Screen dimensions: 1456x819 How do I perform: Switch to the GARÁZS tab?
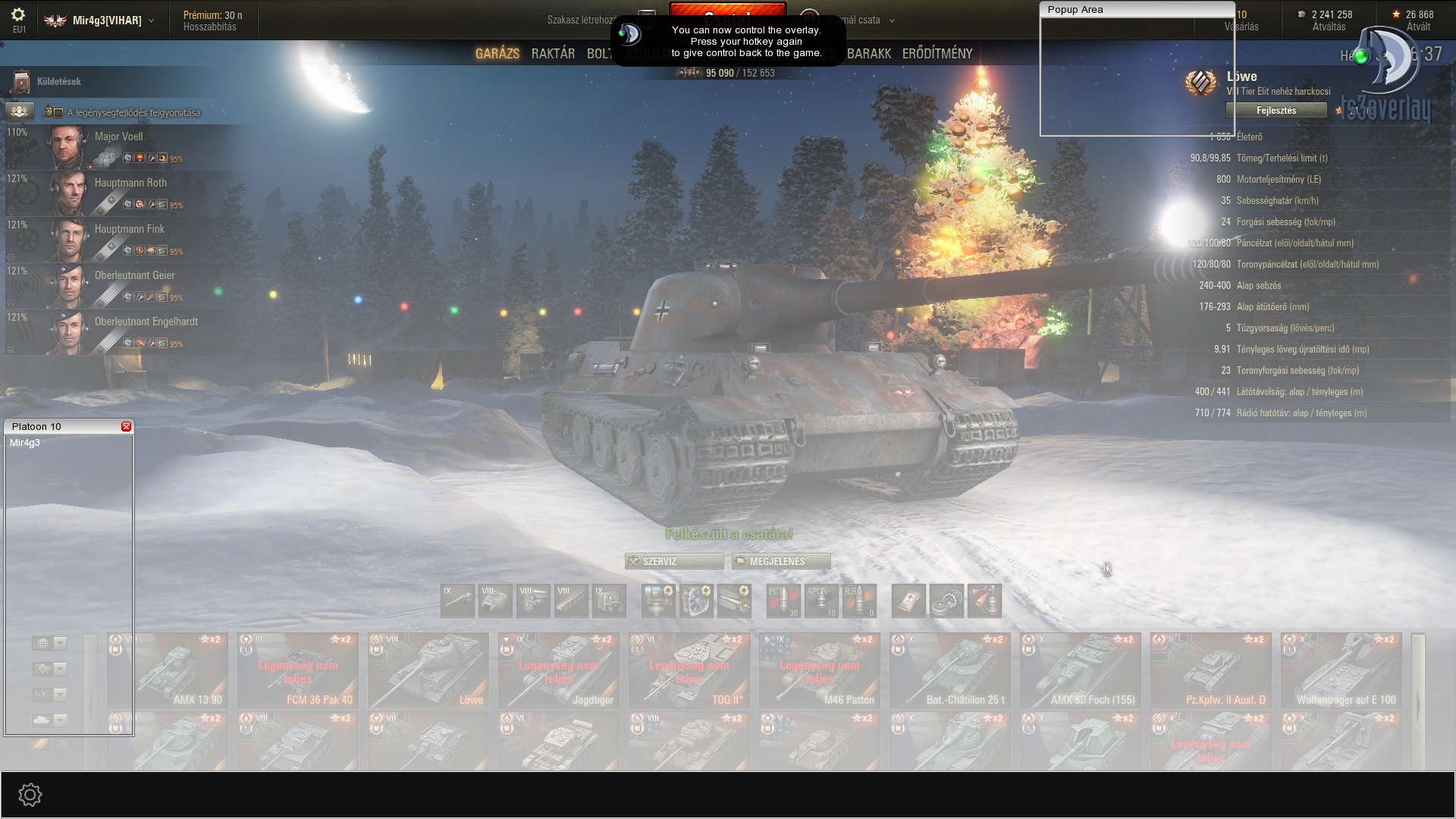pyautogui.click(x=497, y=54)
